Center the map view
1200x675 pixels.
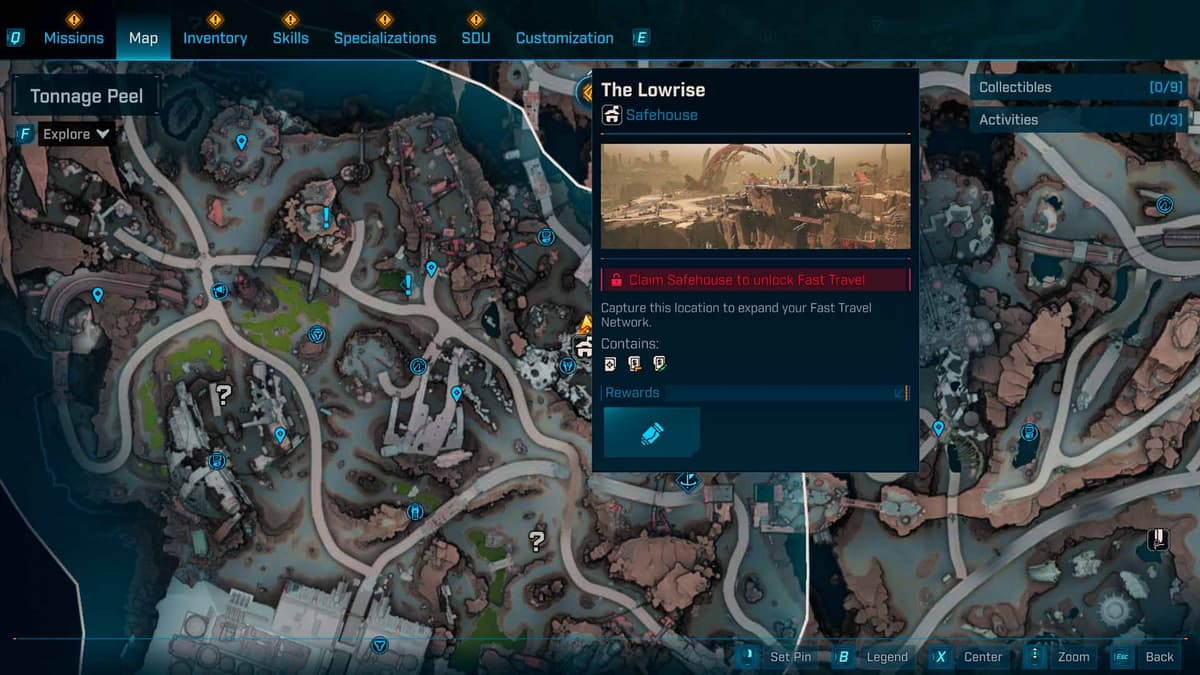click(982, 657)
